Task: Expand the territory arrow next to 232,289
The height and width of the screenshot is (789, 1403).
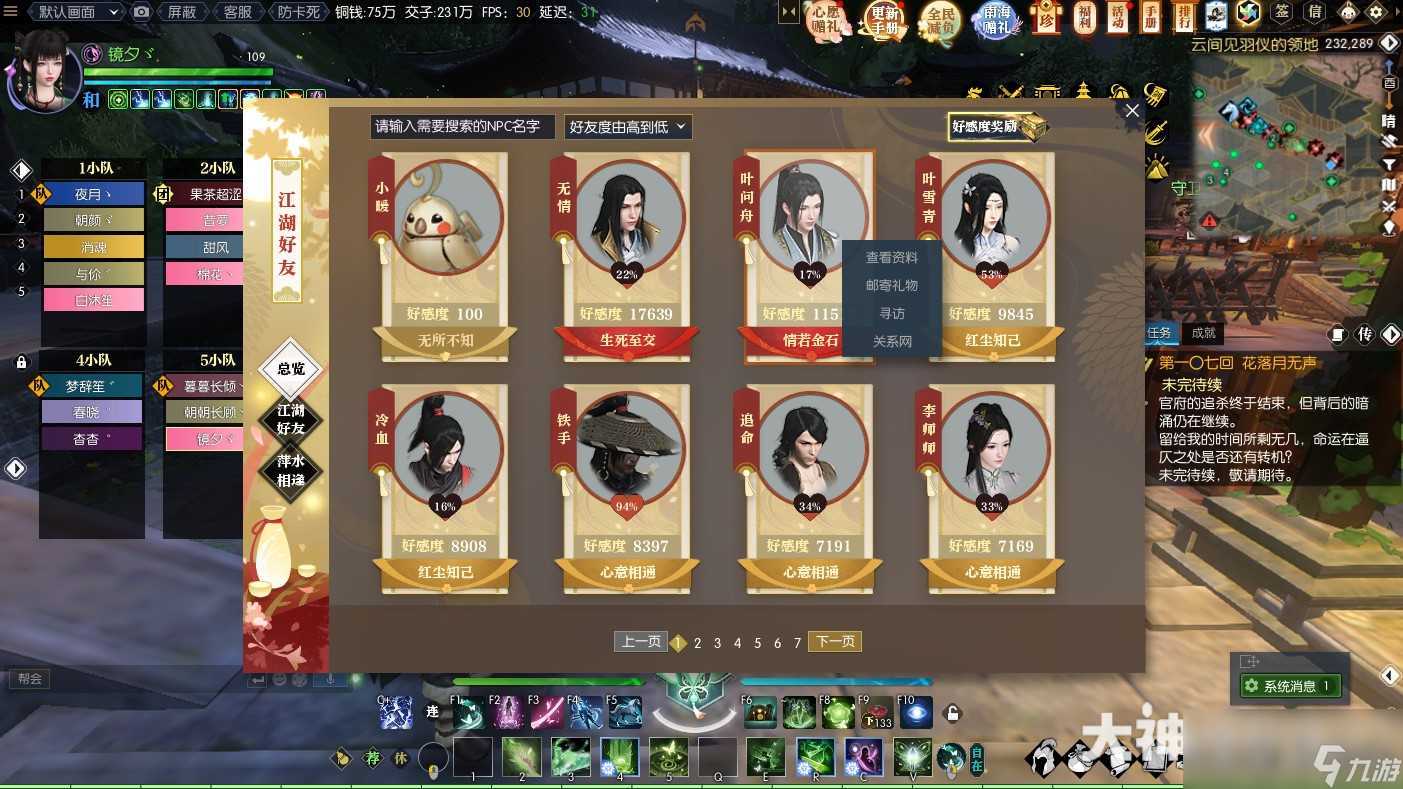Action: point(1389,43)
